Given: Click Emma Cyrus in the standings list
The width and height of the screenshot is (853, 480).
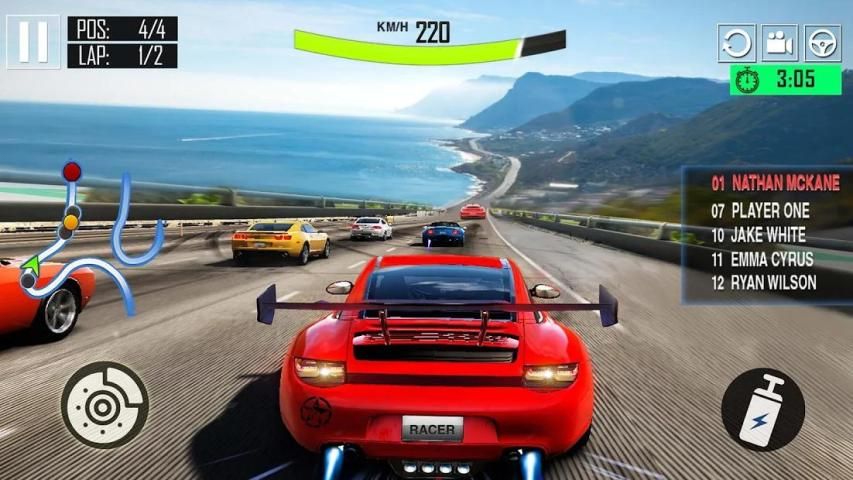Looking at the screenshot, I should pos(763,259).
